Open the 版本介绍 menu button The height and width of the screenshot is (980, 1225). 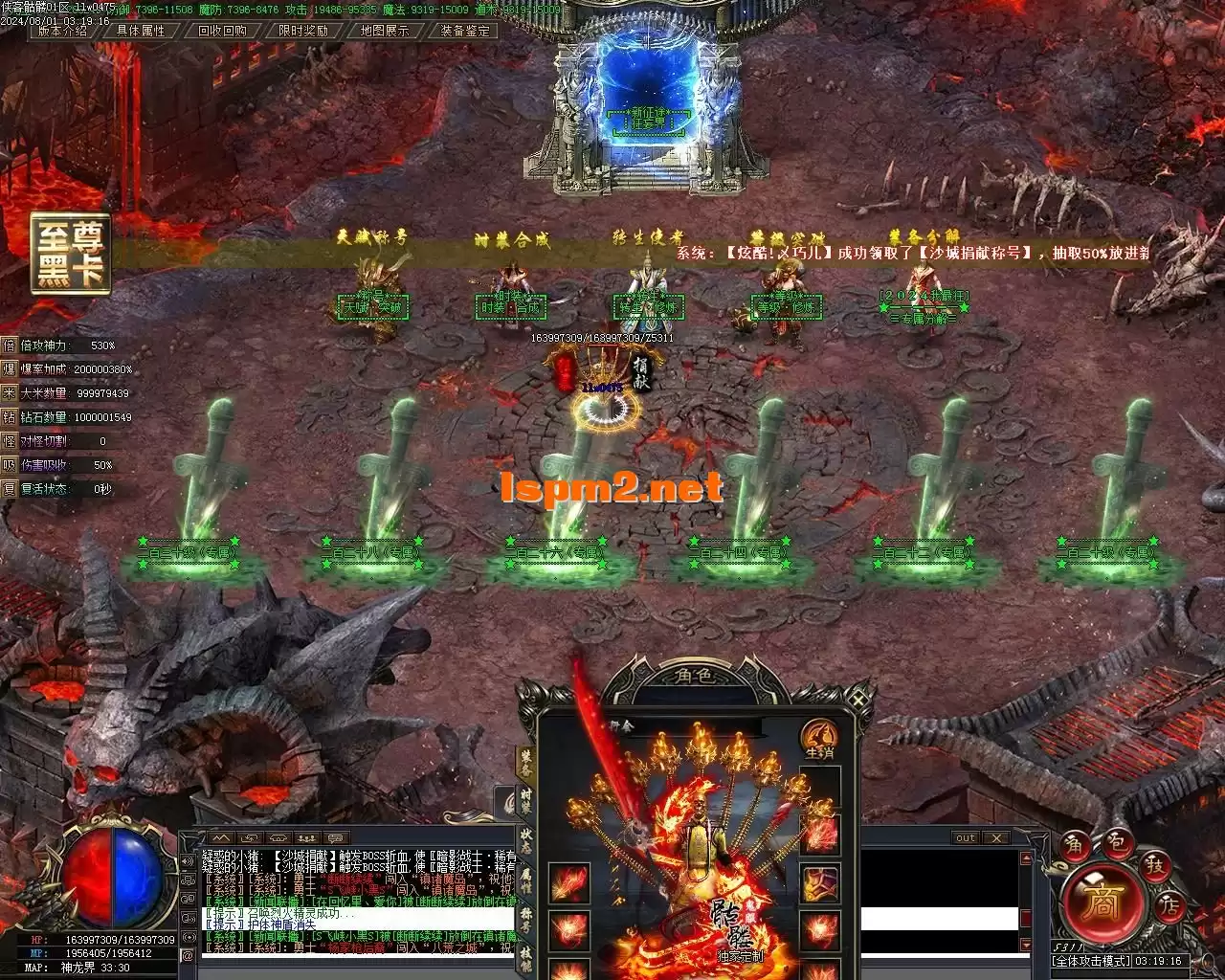pos(62,31)
